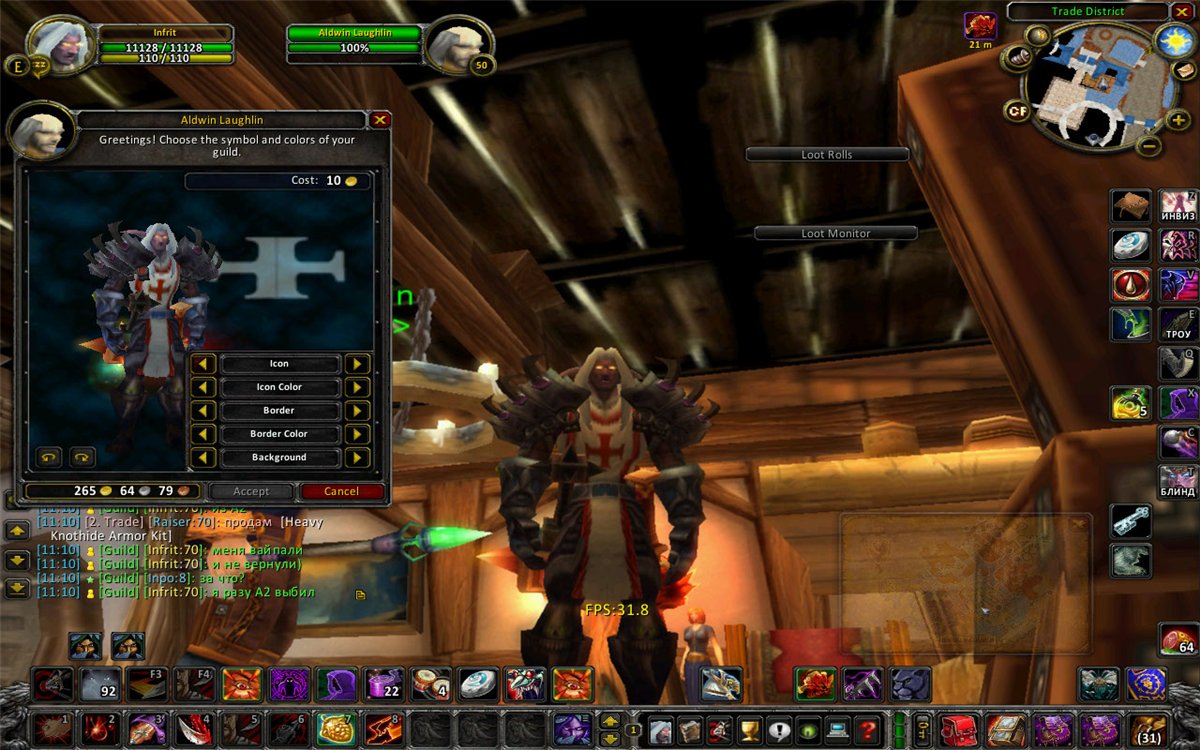
Task: Cycle Border forward with right arrow
Action: [357, 411]
